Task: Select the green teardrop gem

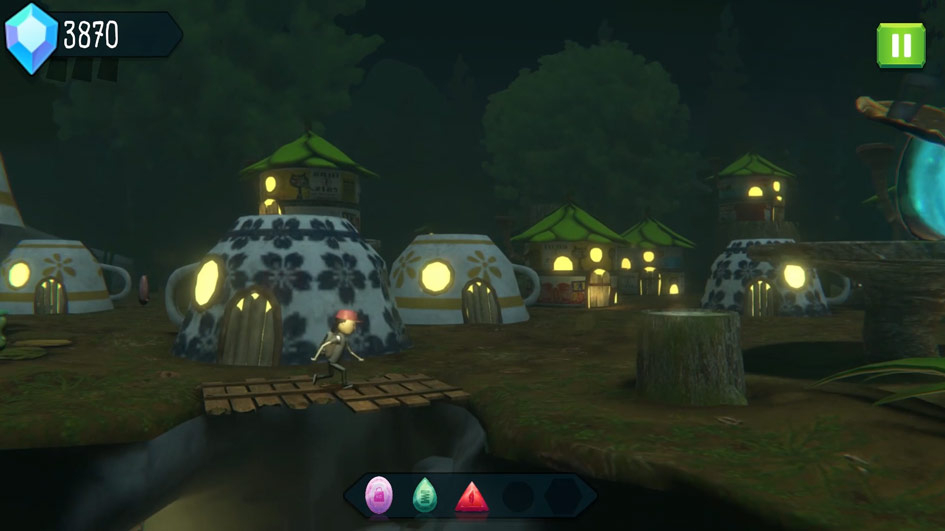Action: click(x=425, y=495)
